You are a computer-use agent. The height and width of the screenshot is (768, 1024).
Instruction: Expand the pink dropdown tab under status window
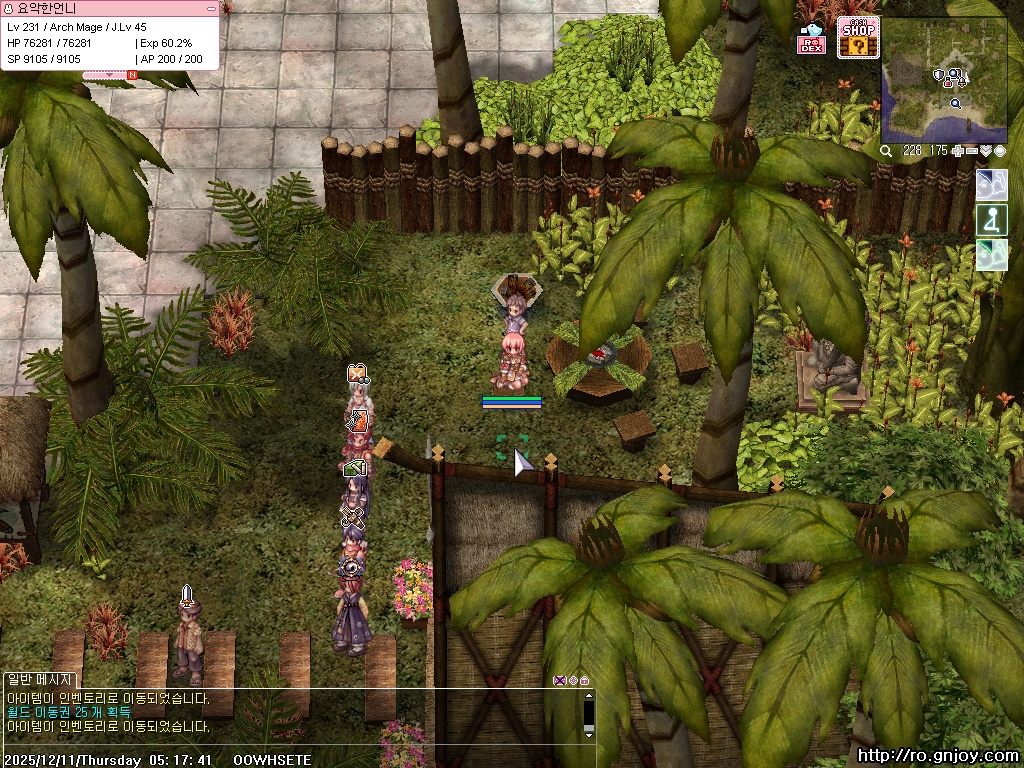[110, 74]
